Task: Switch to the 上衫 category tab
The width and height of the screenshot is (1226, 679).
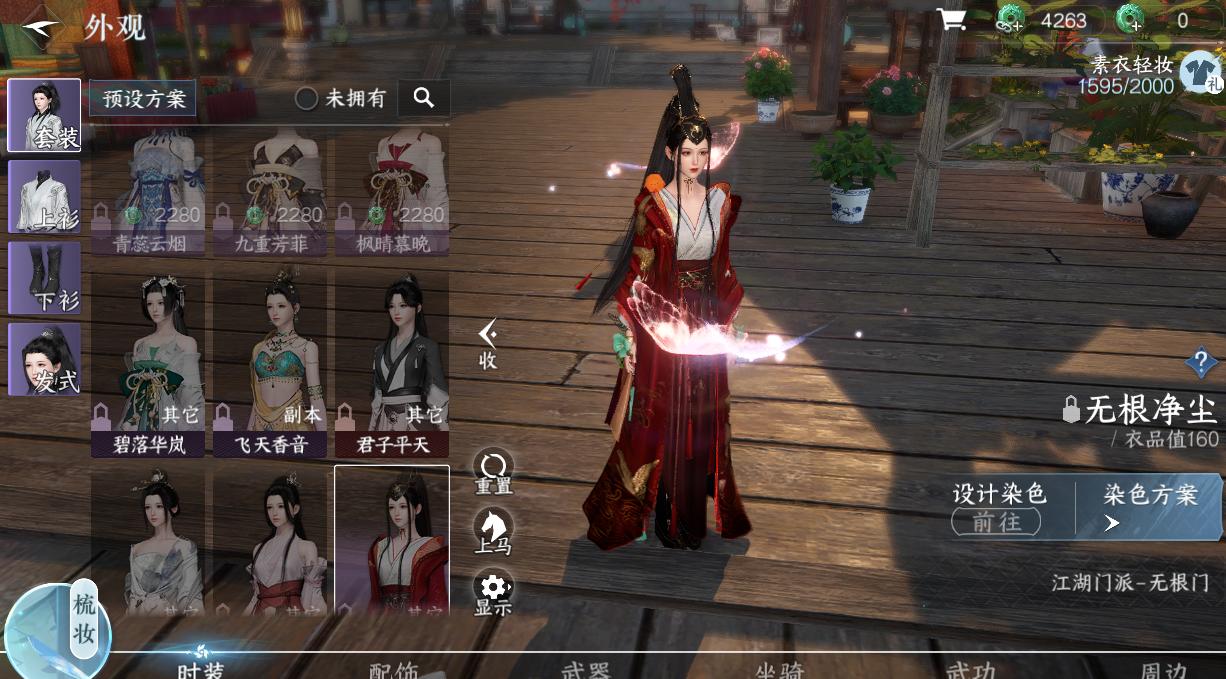Action: coord(44,196)
